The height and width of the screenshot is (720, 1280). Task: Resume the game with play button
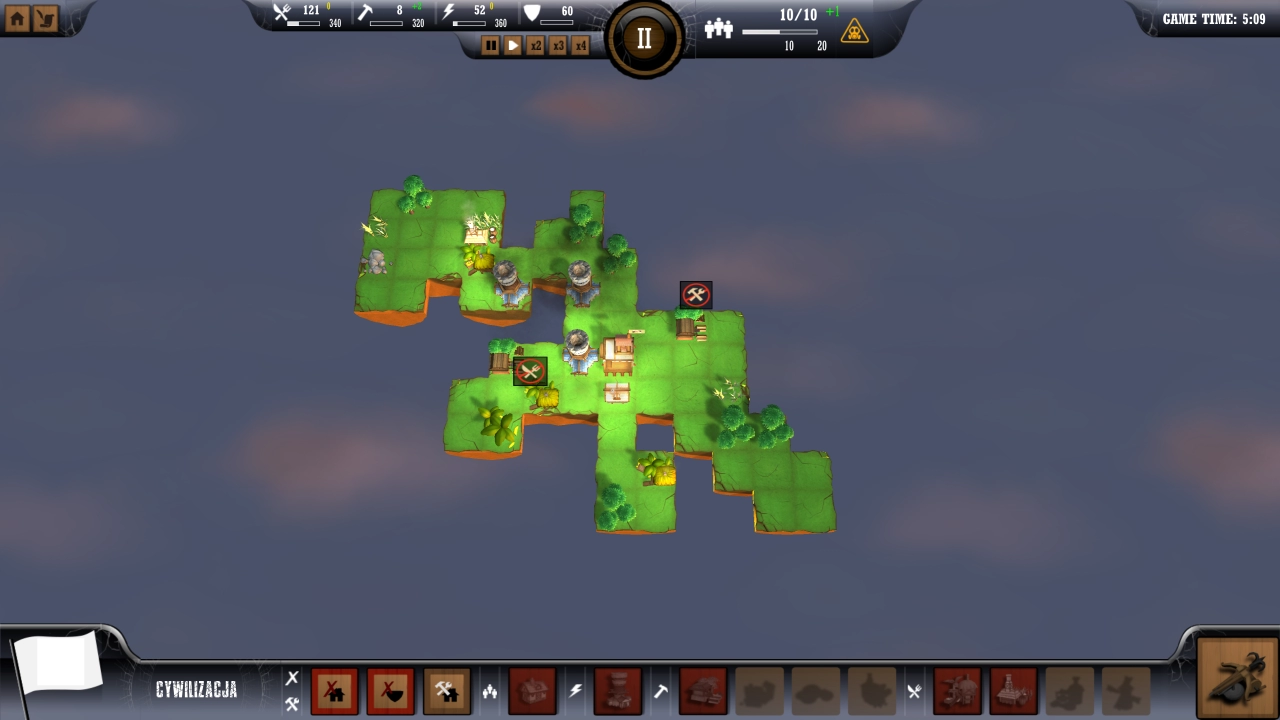tap(513, 45)
